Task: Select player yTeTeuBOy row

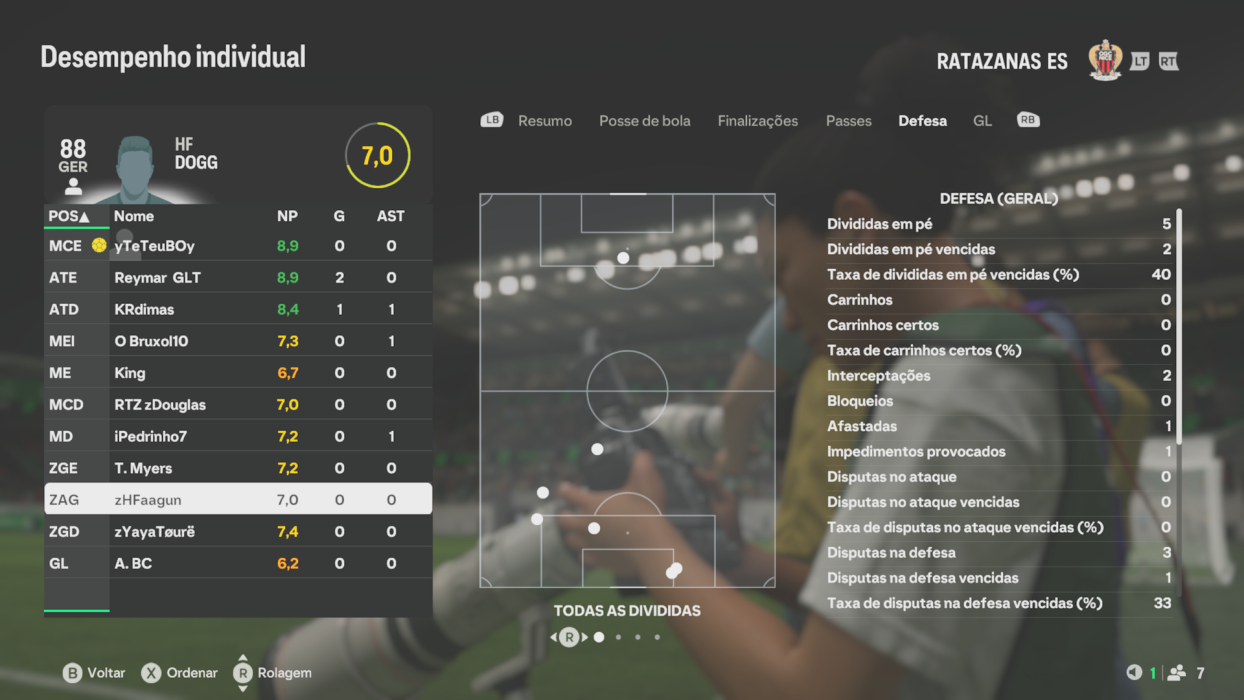Action: [x=238, y=246]
